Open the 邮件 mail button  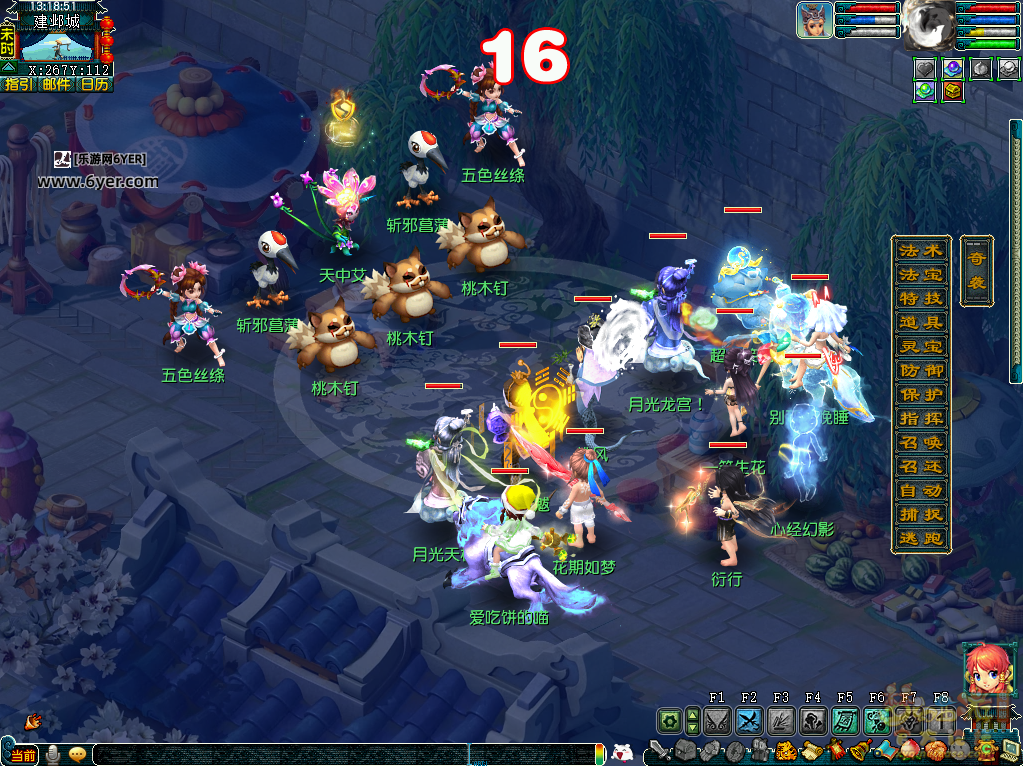coord(56,84)
